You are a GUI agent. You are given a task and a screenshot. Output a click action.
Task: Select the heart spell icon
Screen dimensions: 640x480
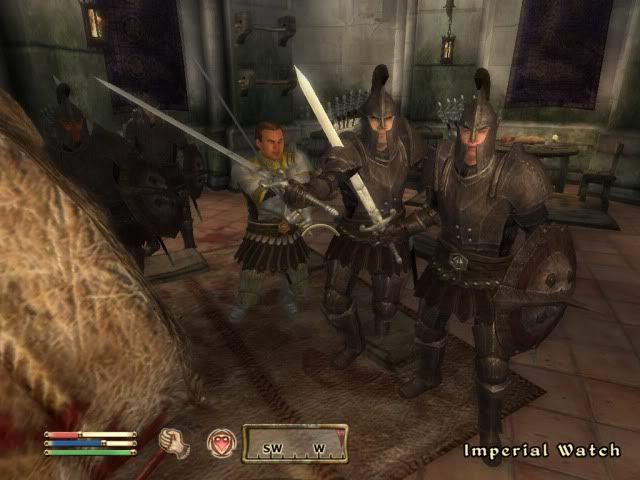pos(220,443)
